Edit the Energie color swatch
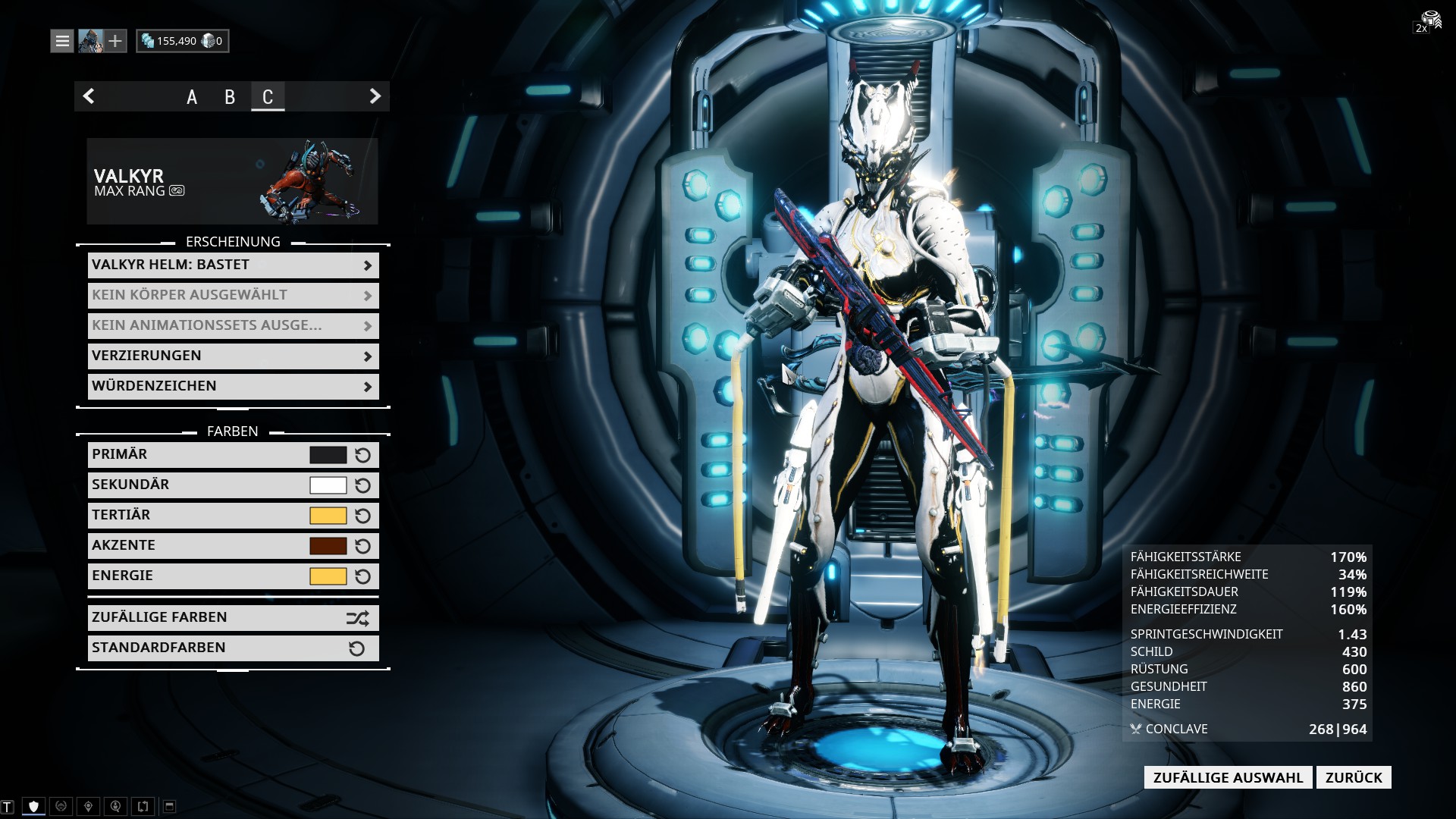The height and width of the screenshot is (819, 1456). (328, 576)
